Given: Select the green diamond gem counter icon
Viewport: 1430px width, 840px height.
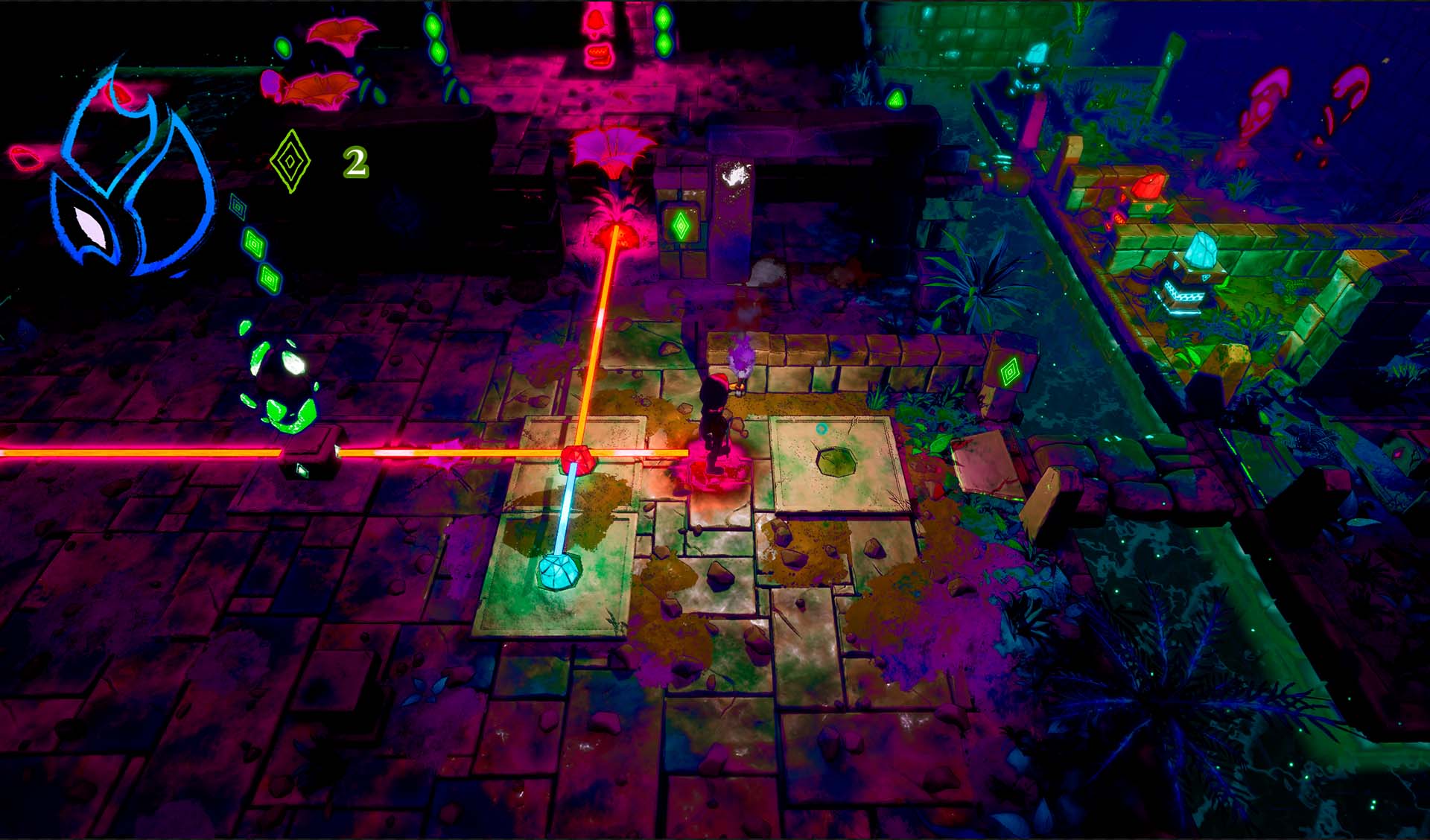Looking at the screenshot, I should click(290, 161).
